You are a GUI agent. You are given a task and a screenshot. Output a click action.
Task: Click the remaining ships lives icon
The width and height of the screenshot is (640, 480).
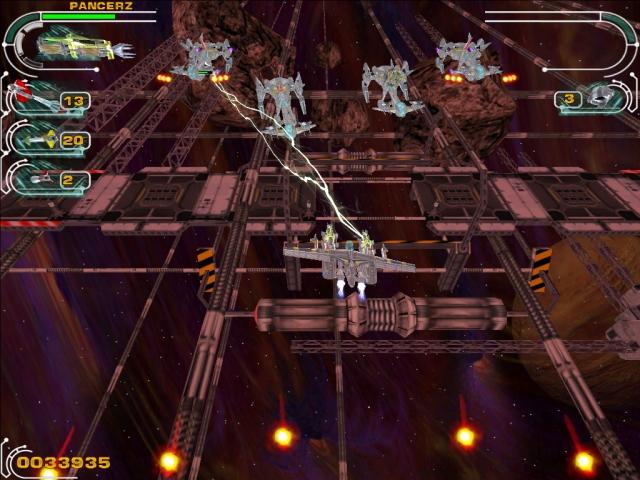(603, 97)
